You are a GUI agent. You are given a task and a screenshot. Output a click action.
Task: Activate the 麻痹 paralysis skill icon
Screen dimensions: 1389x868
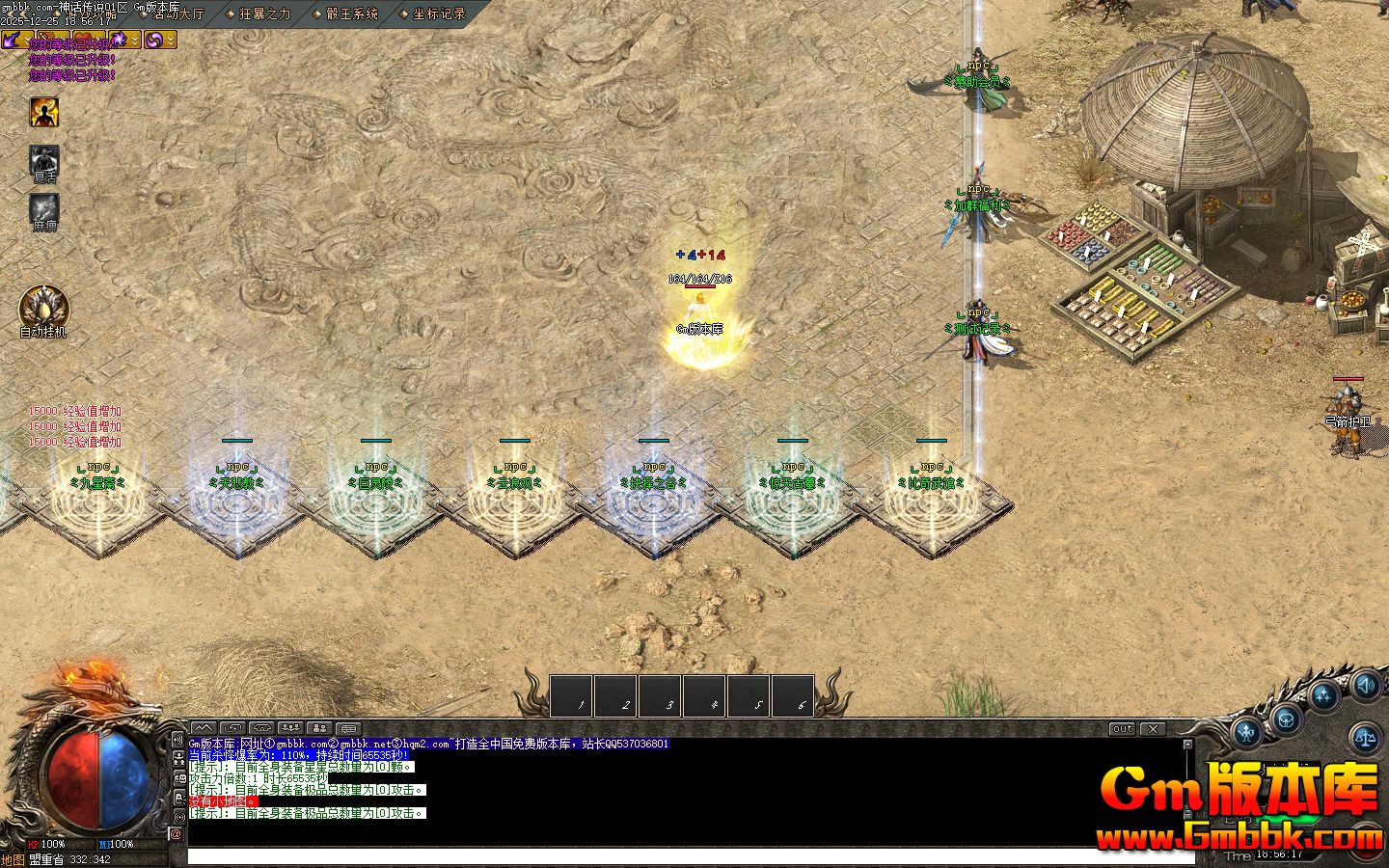click(43, 208)
